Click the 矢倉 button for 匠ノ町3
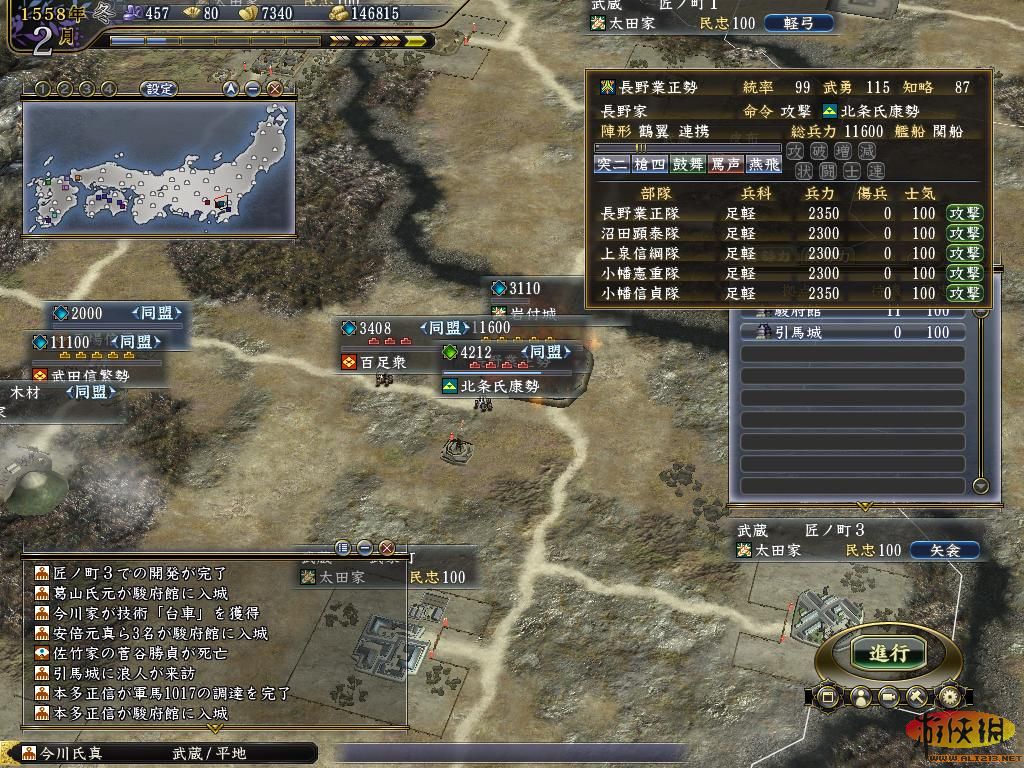The image size is (1024, 768). pyautogui.click(x=944, y=550)
